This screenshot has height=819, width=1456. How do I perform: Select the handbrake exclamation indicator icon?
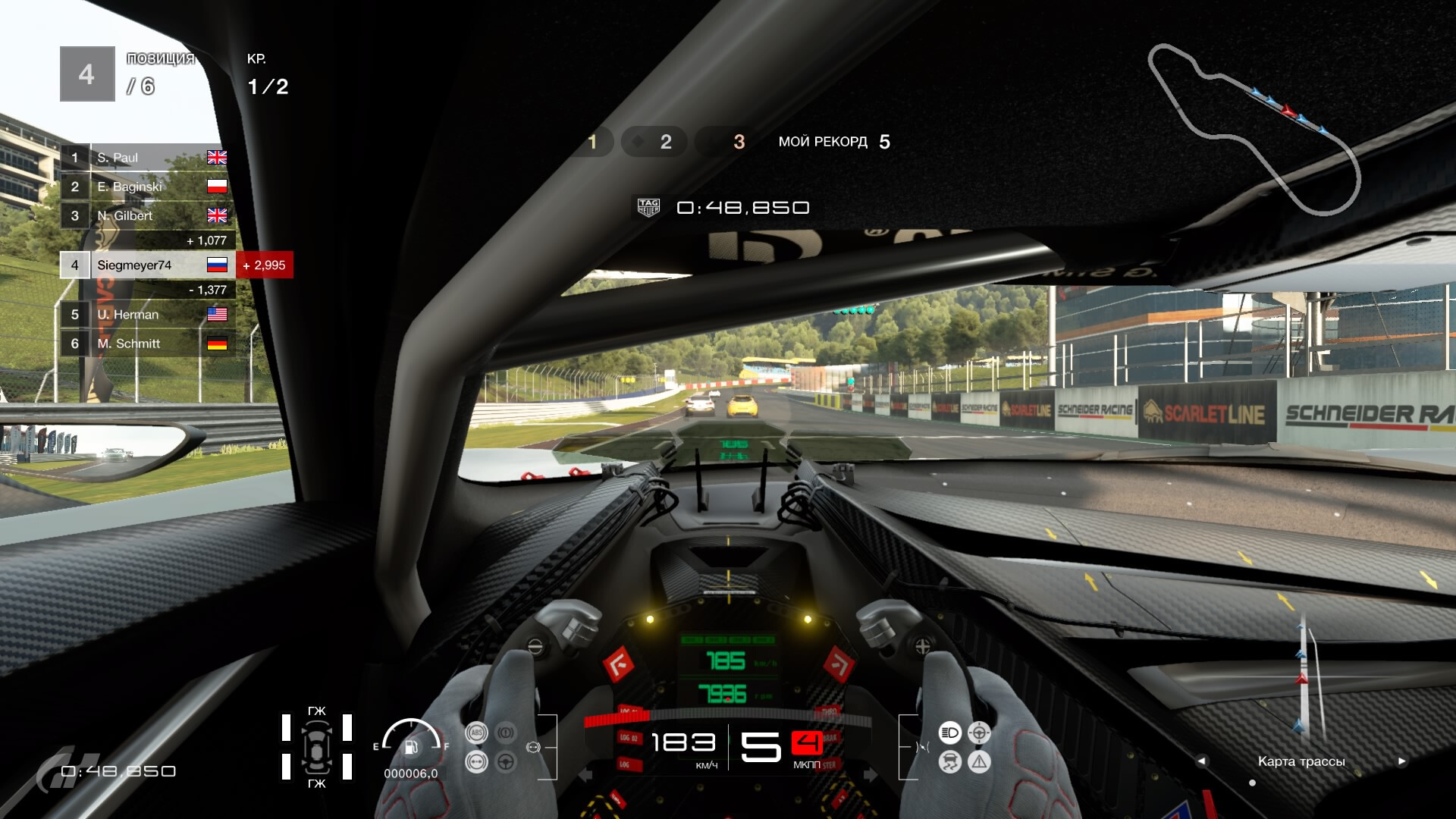tap(506, 733)
